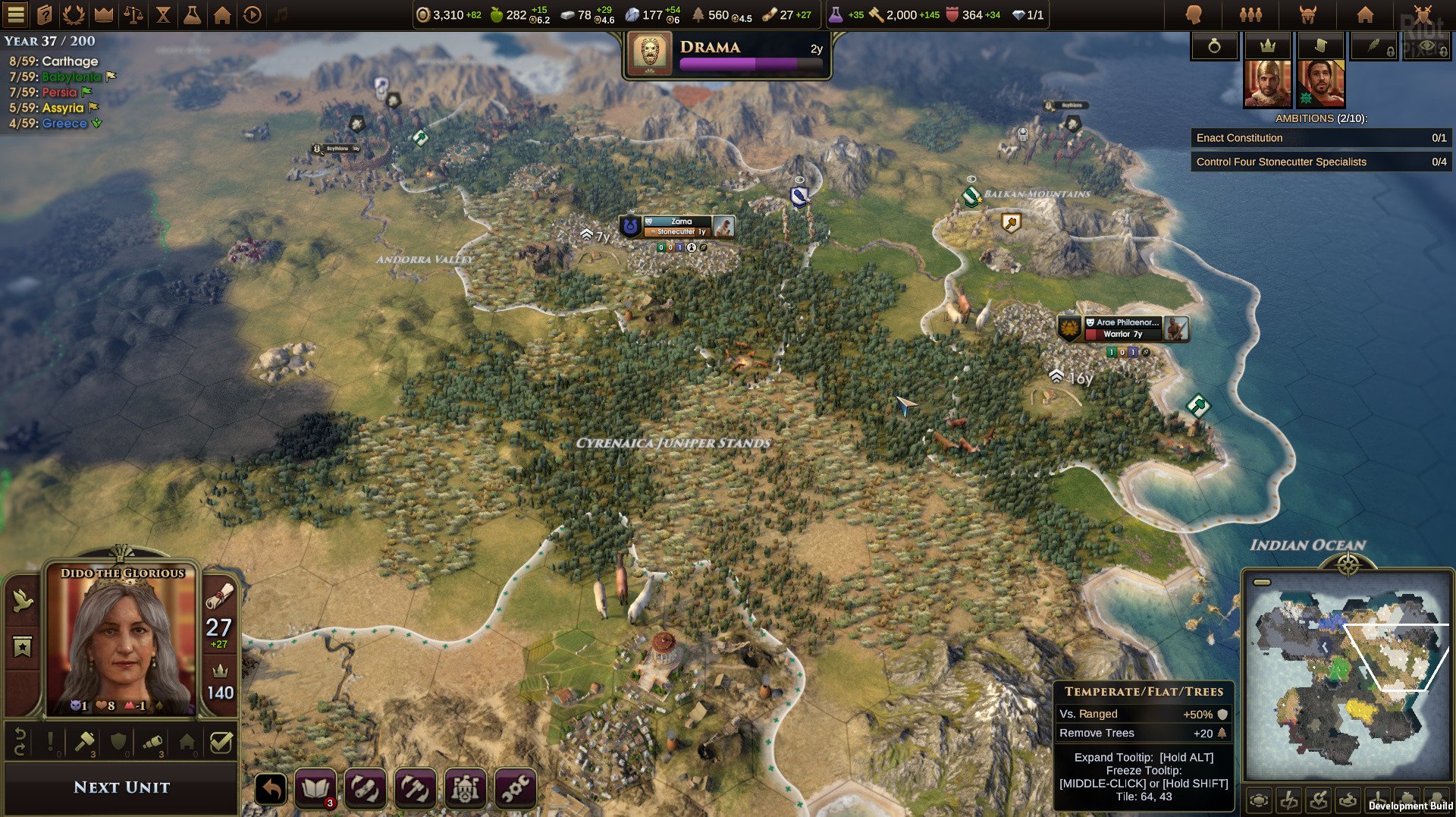Open the help book with question mark
Image resolution: width=1456 pixels, height=817 pixels.
point(45,14)
